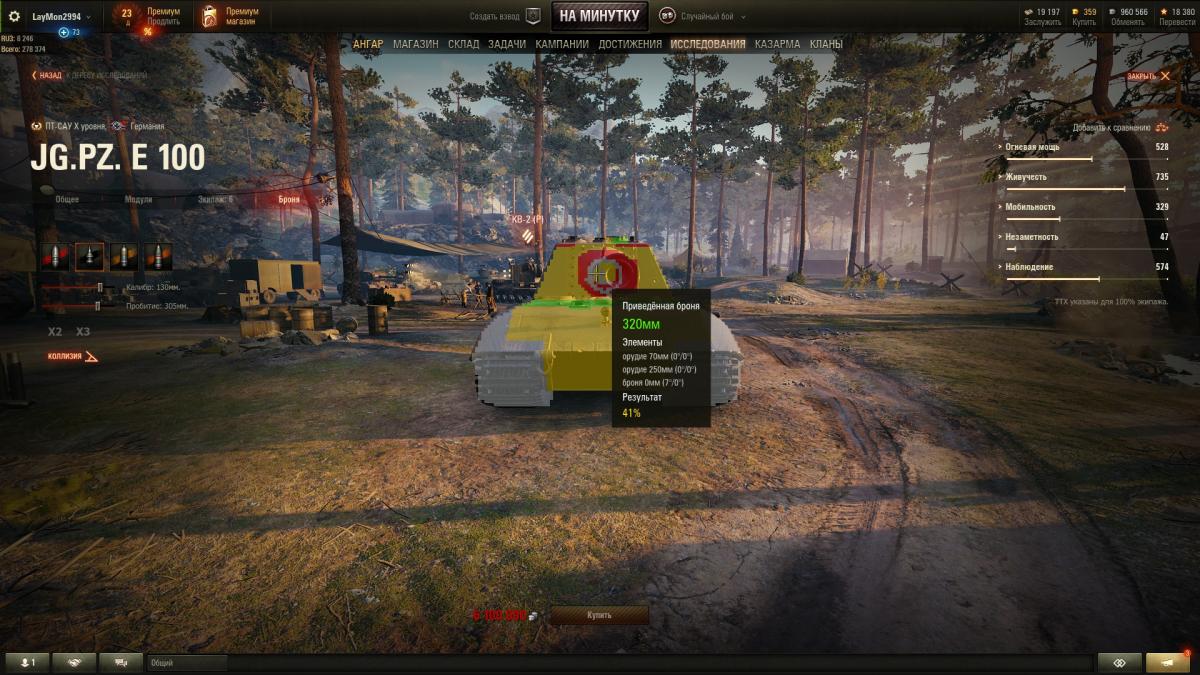Go to the КЛАНЫ tab
1200x675 pixels.
click(x=826, y=44)
